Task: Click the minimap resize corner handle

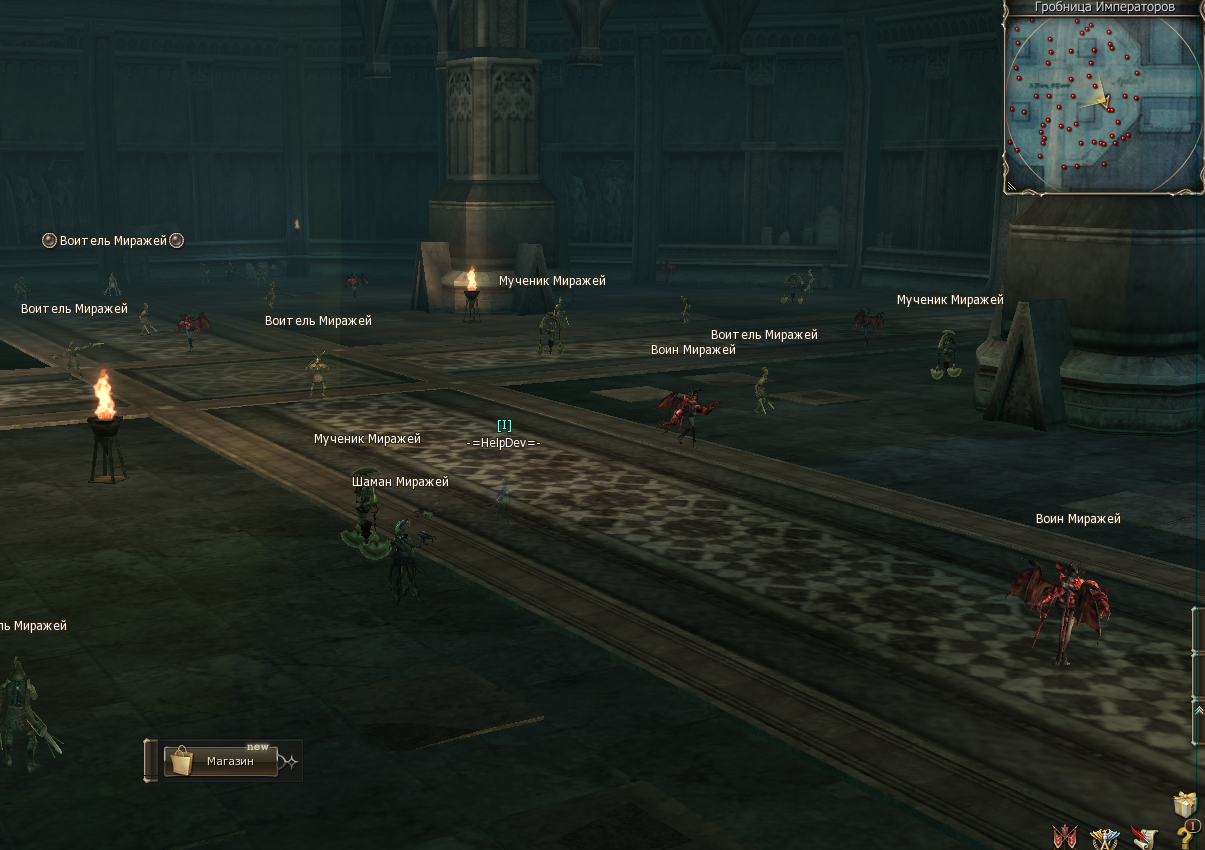Action: pos(1012,185)
